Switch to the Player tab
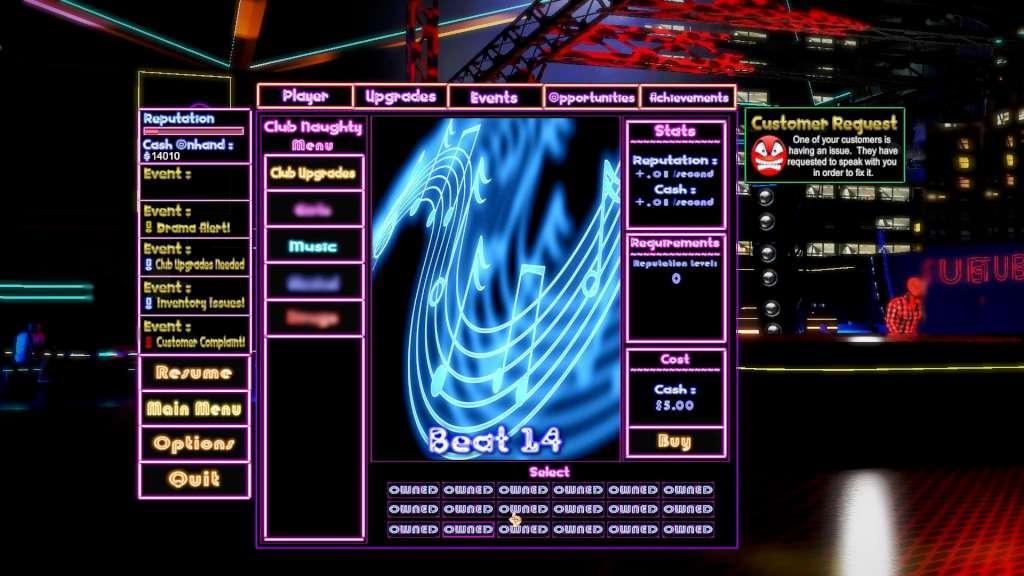1024x576 pixels. click(305, 97)
